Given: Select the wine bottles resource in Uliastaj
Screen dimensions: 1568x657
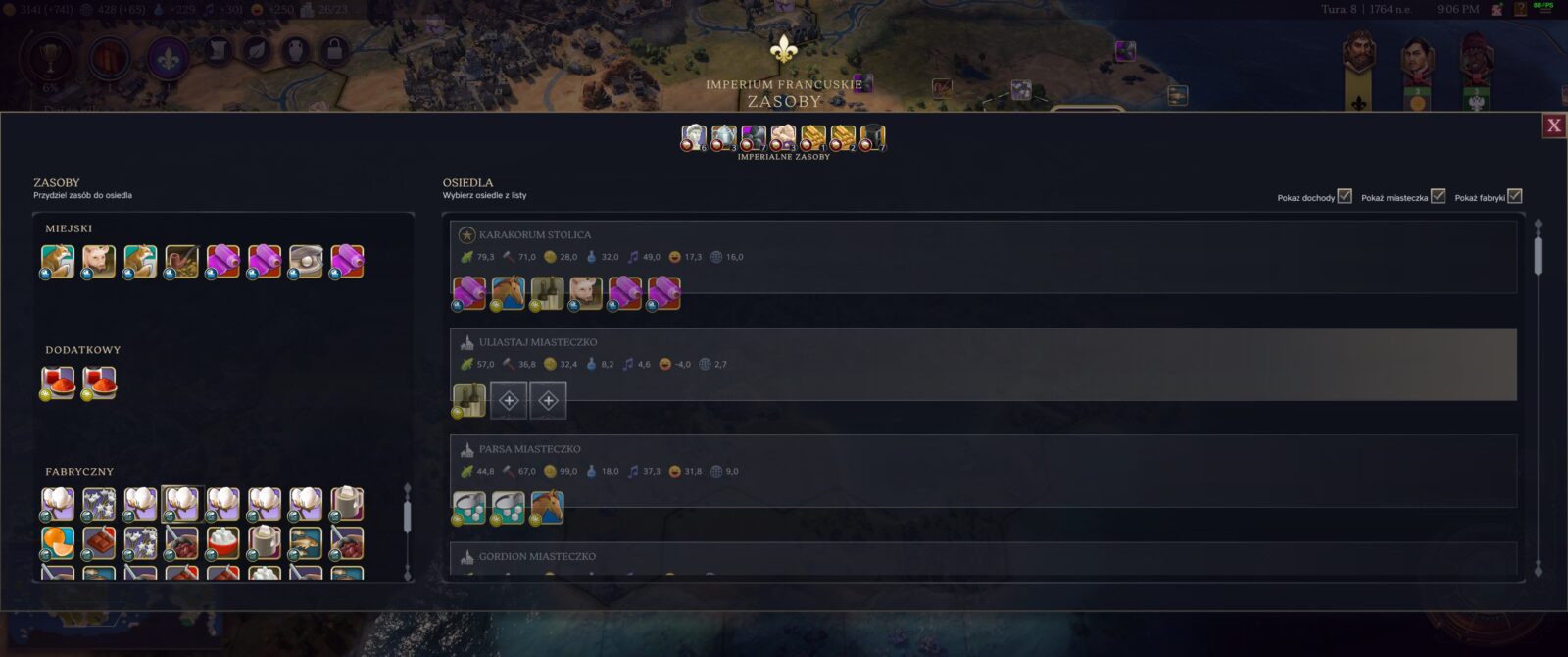Looking at the screenshot, I should click(468, 400).
